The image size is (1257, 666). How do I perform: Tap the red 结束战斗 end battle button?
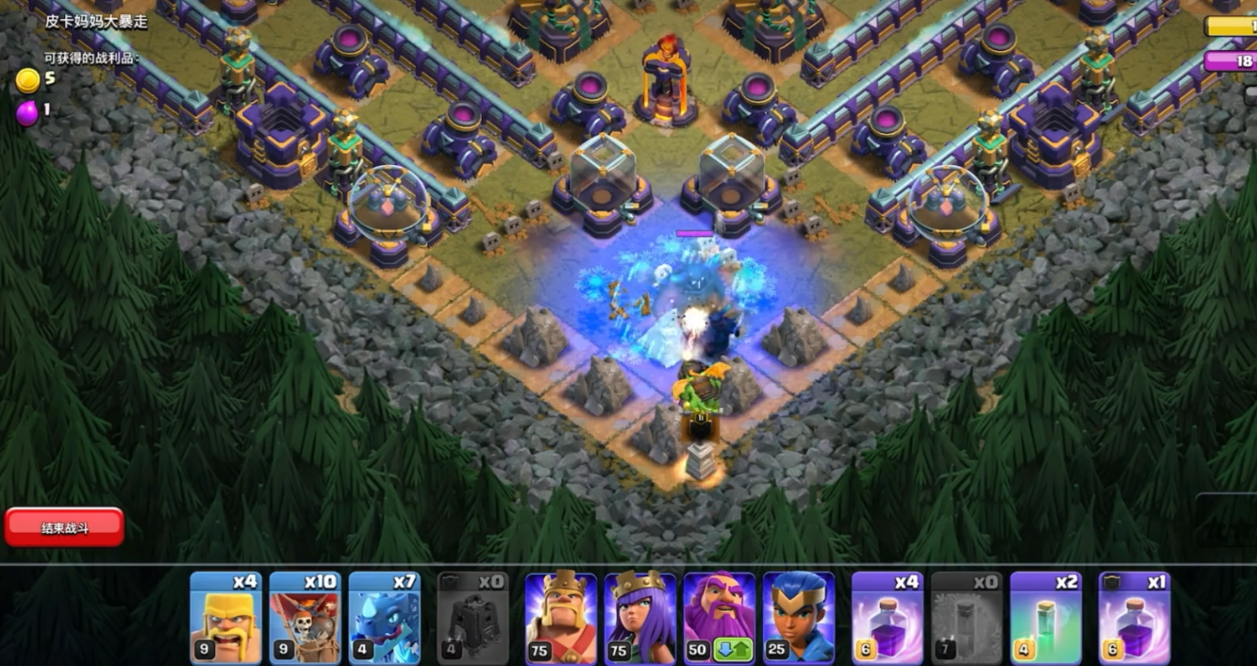(64, 527)
